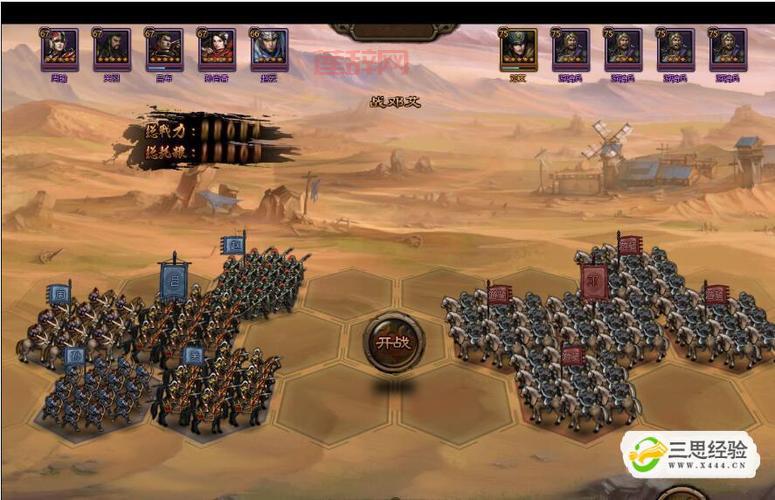Viewport: 775px width, 500px height.
Task: Select the red-helmeted hero portrait
Action: point(59,47)
